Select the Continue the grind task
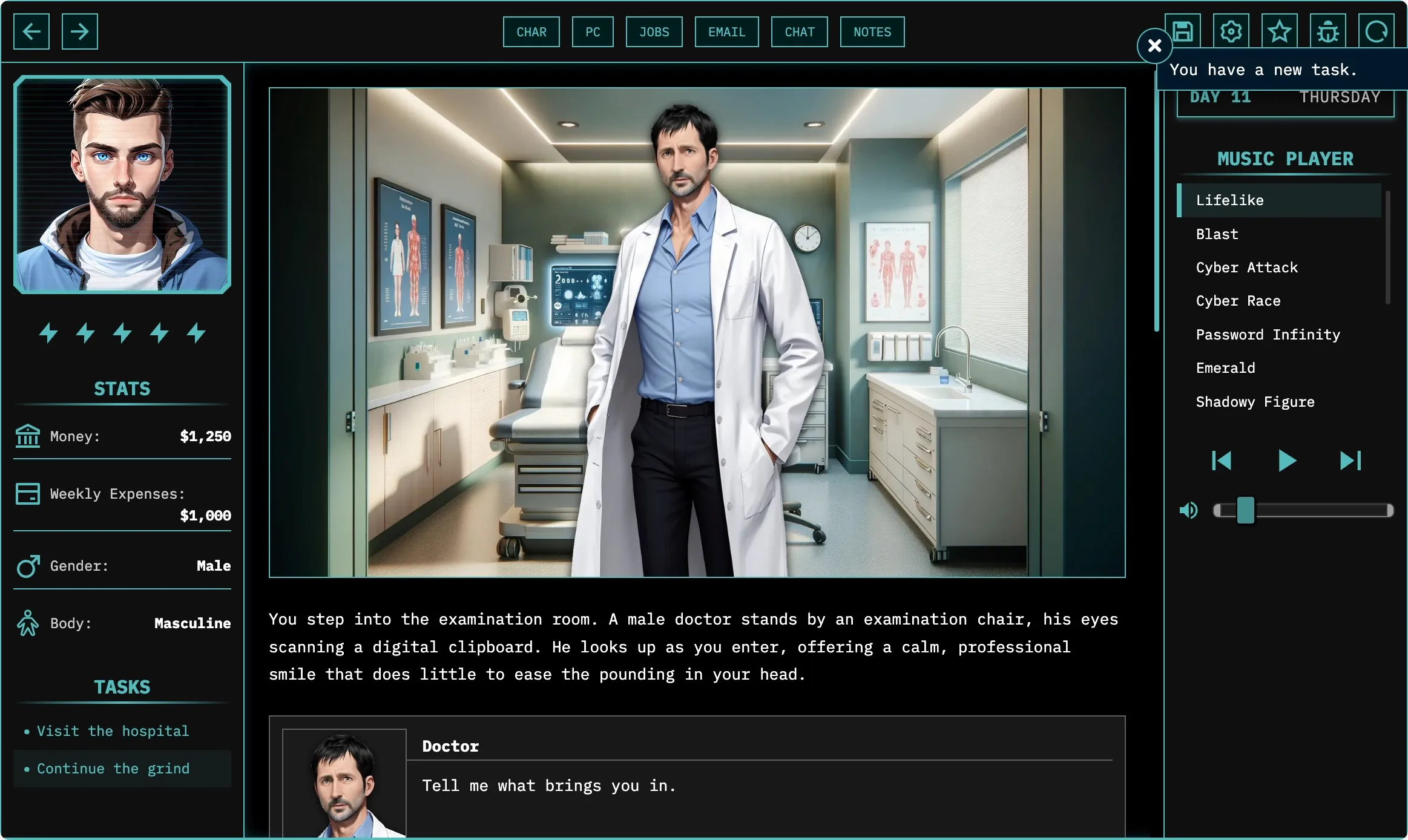This screenshot has height=840, width=1408. 113,769
